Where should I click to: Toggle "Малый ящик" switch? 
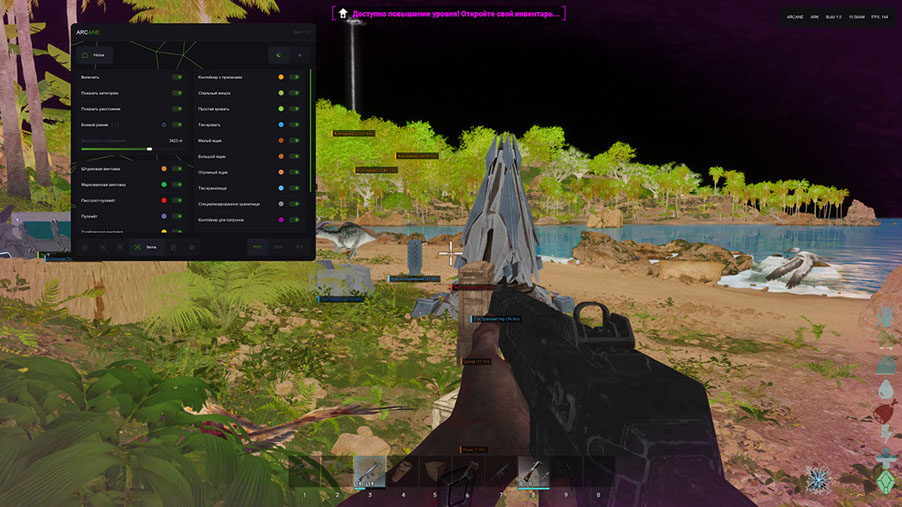pyautogui.click(x=295, y=140)
